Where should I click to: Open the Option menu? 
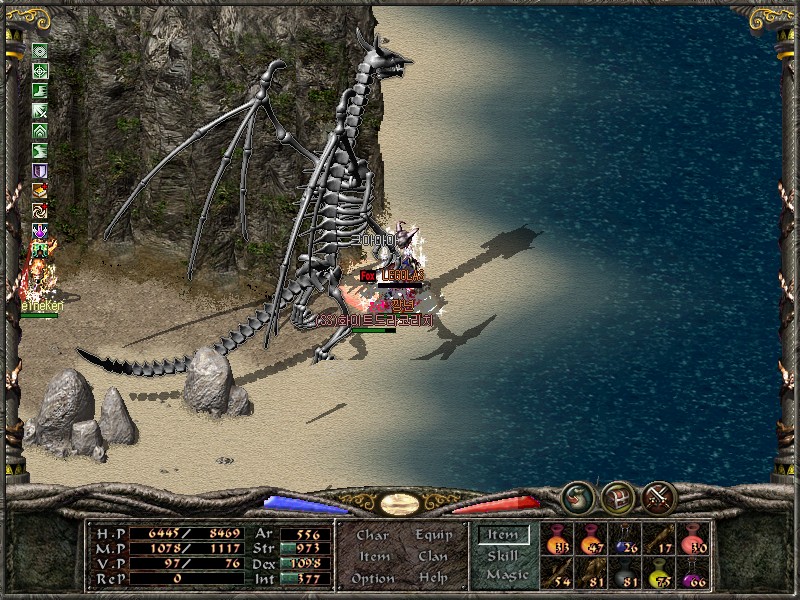coord(372,578)
